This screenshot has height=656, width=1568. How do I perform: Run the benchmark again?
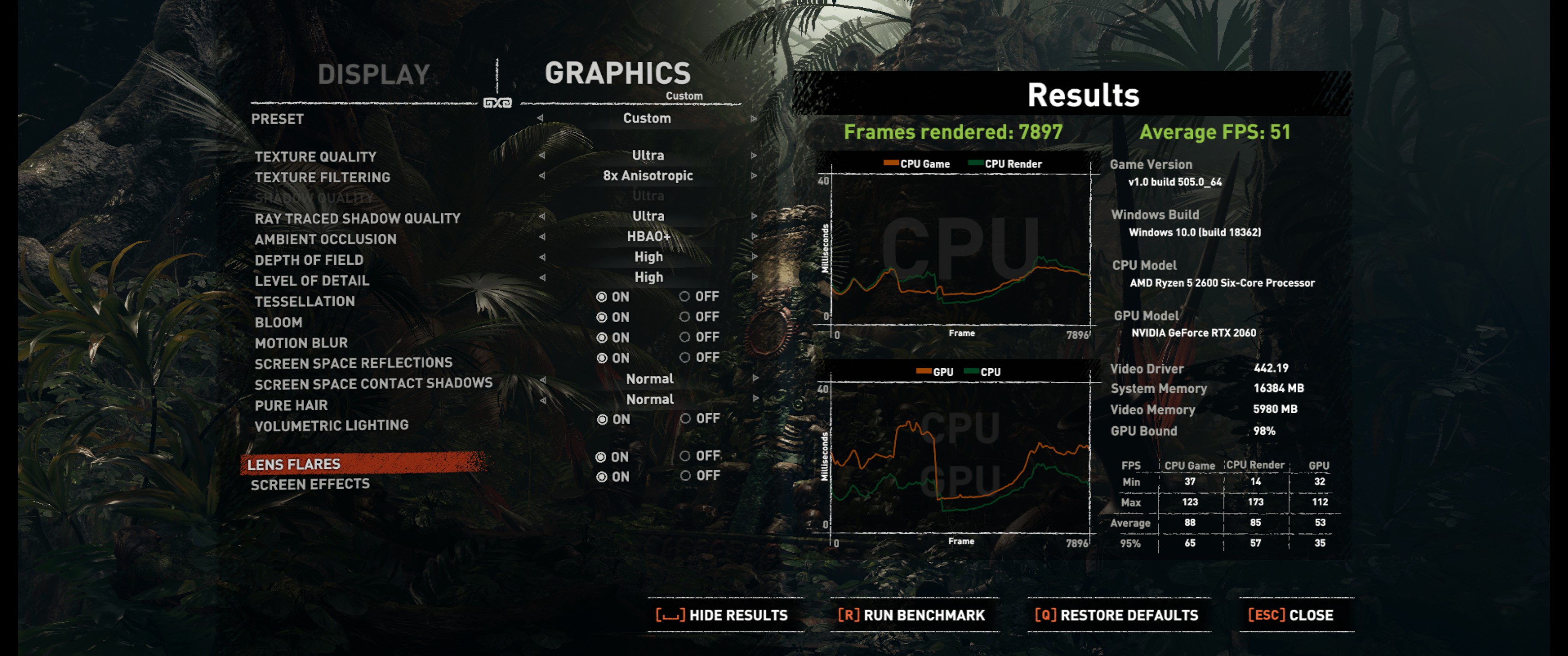911,615
